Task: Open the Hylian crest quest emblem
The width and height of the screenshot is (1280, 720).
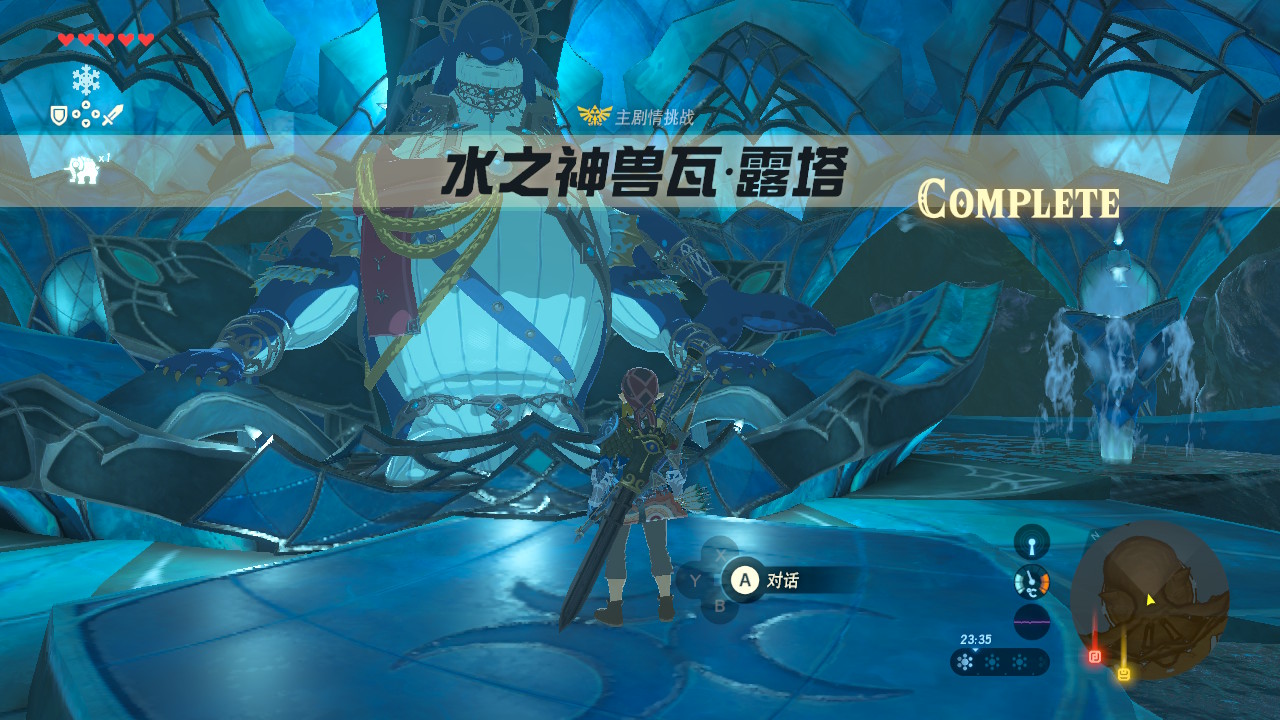Action: [x=593, y=114]
